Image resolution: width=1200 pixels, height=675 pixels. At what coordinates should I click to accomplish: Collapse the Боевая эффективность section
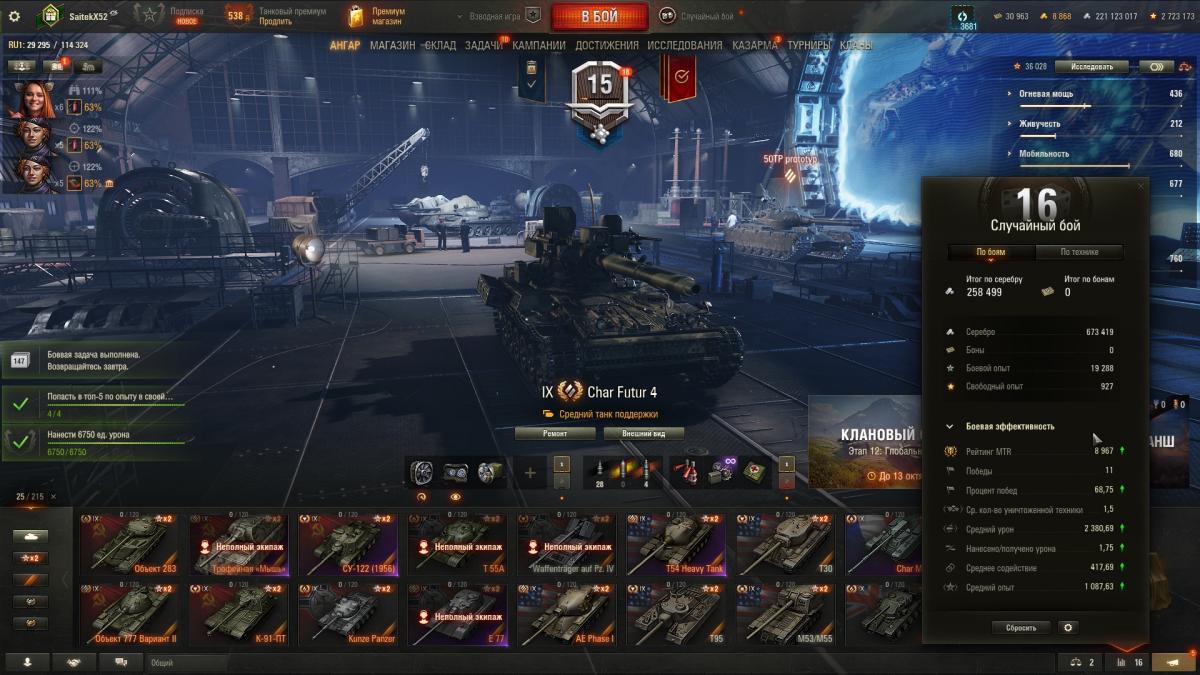tap(950, 426)
